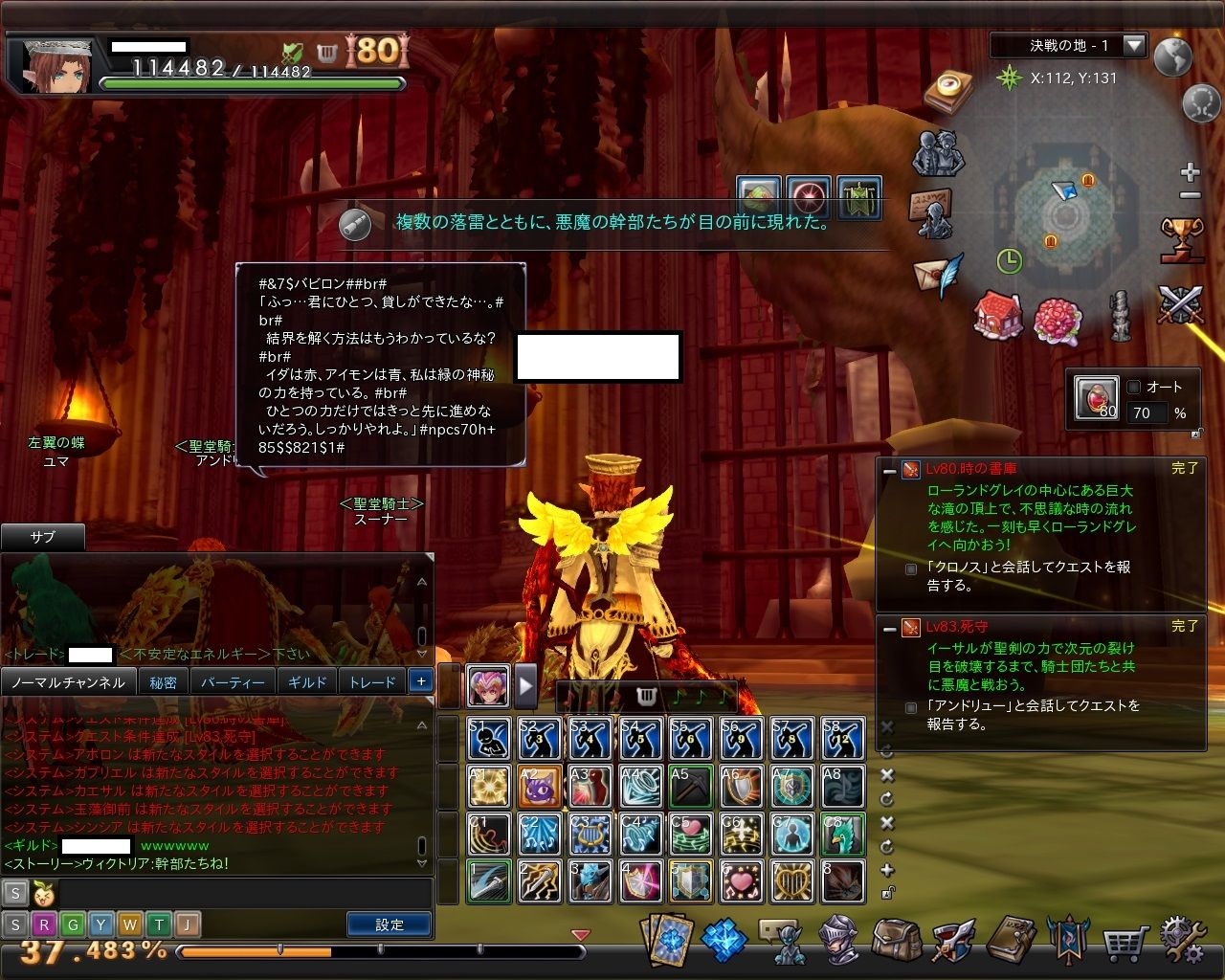Open the crossed swords battle icon
The width and height of the screenshot is (1225, 980).
pyautogui.click(x=1180, y=305)
